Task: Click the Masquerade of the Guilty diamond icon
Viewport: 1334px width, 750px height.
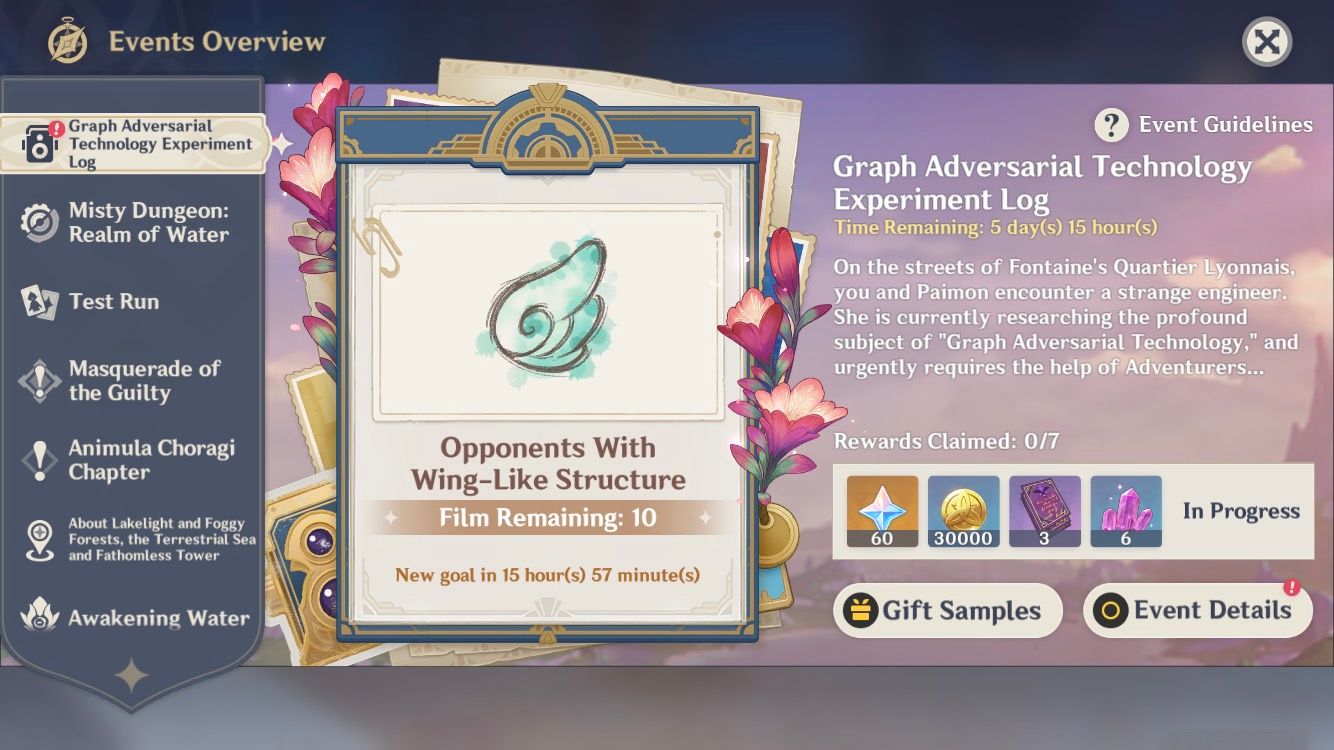Action: (x=38, y=379)
